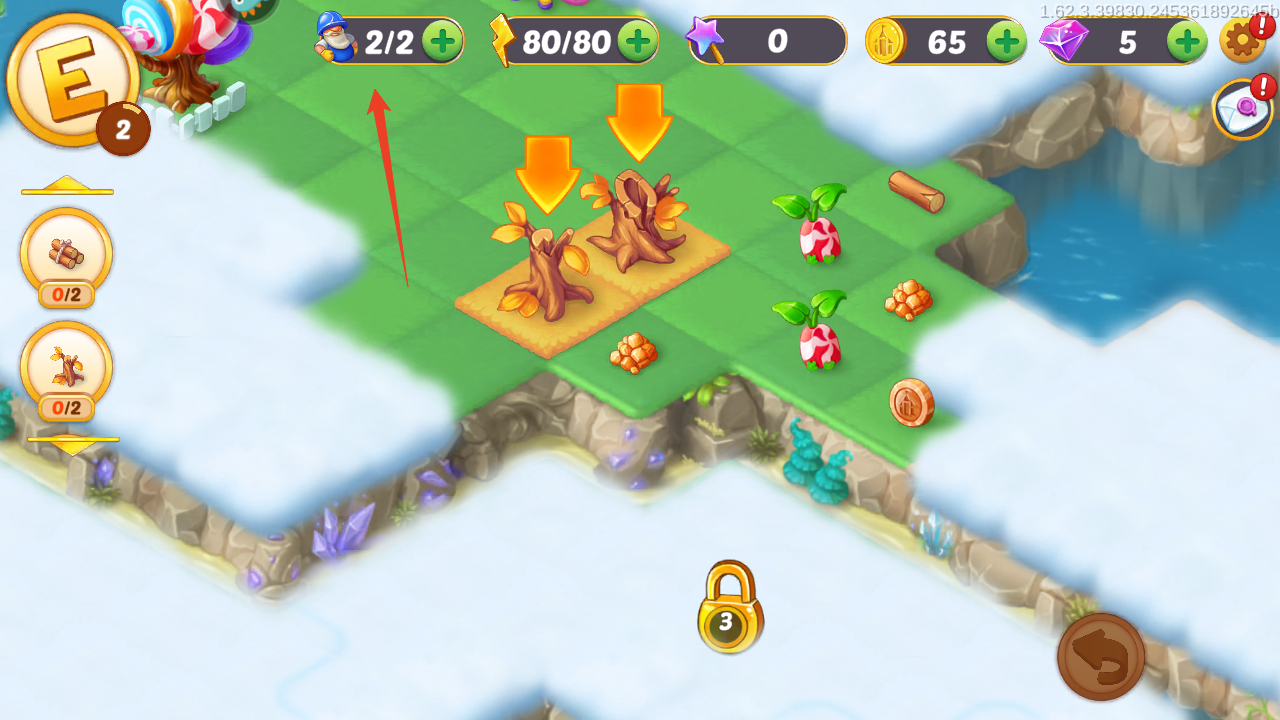This screenshot has height=720, width=1280.
Task: Collapse quest list with upper yellow arrow
Action: click(x=67, y=185)
